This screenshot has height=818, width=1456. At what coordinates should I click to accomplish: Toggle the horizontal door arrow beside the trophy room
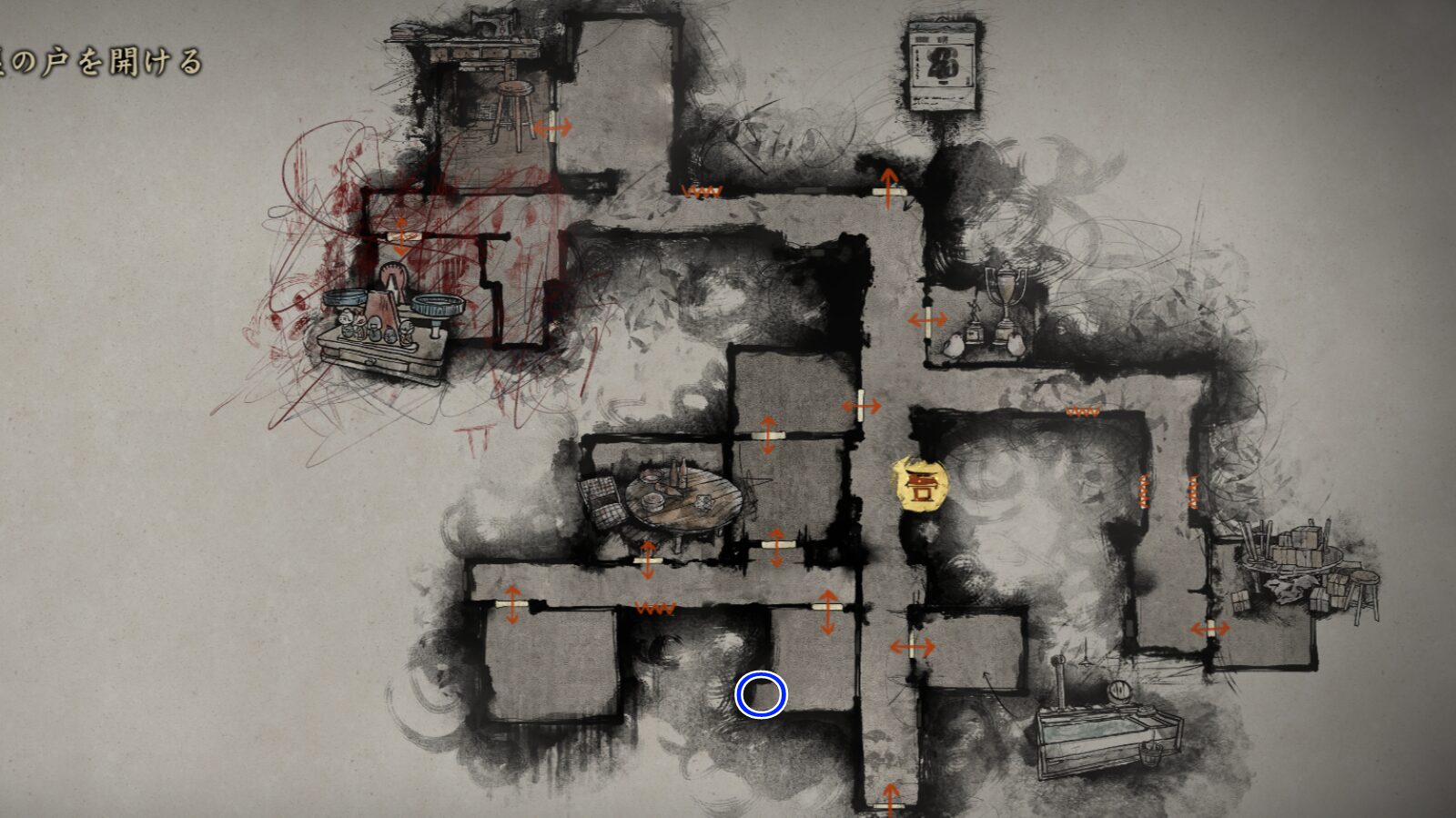(926, 319)
